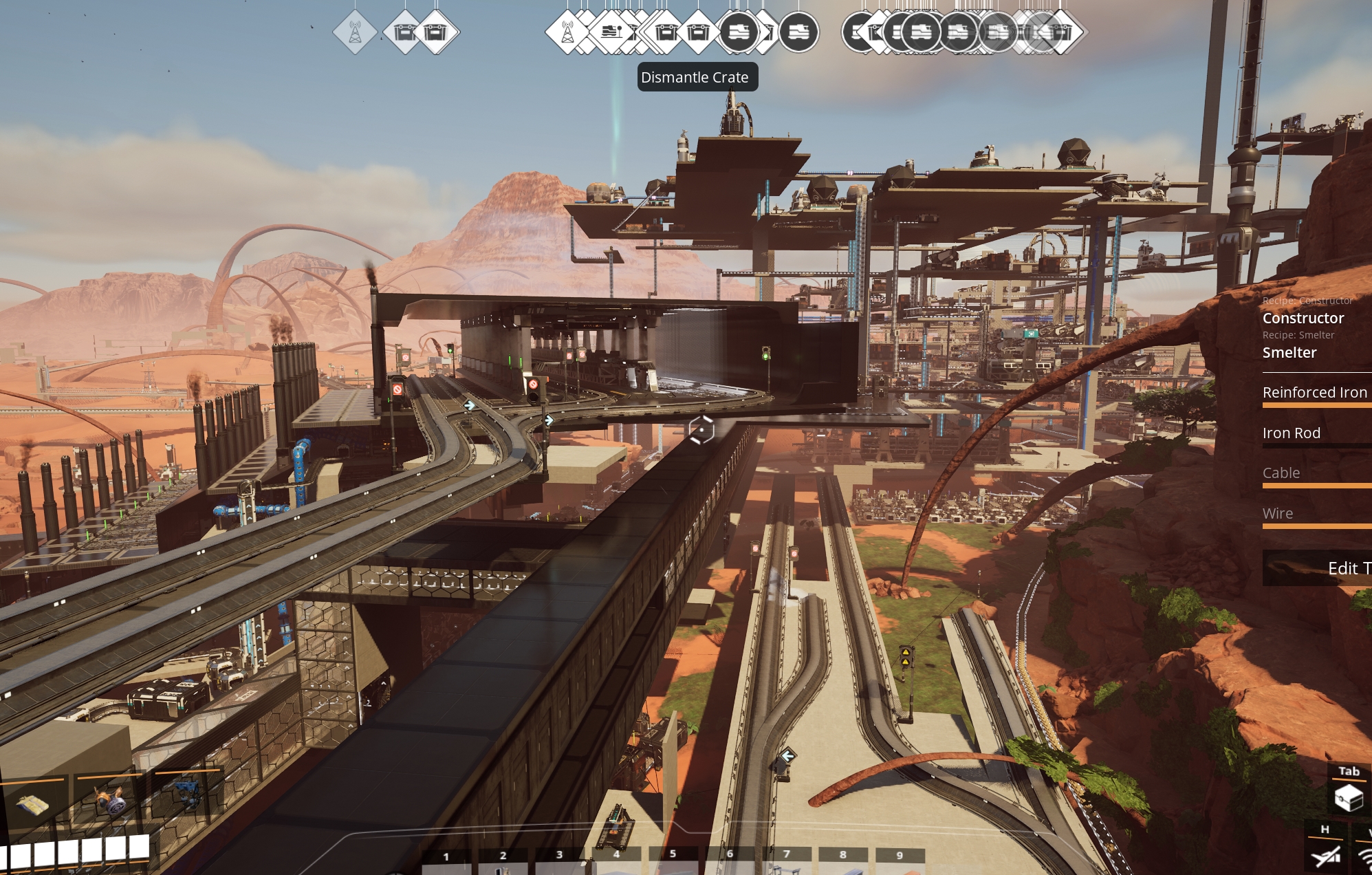1372x875 pixels.
Task: Choose the Iron Rod to-do entry
Action: pos(1292,433)
